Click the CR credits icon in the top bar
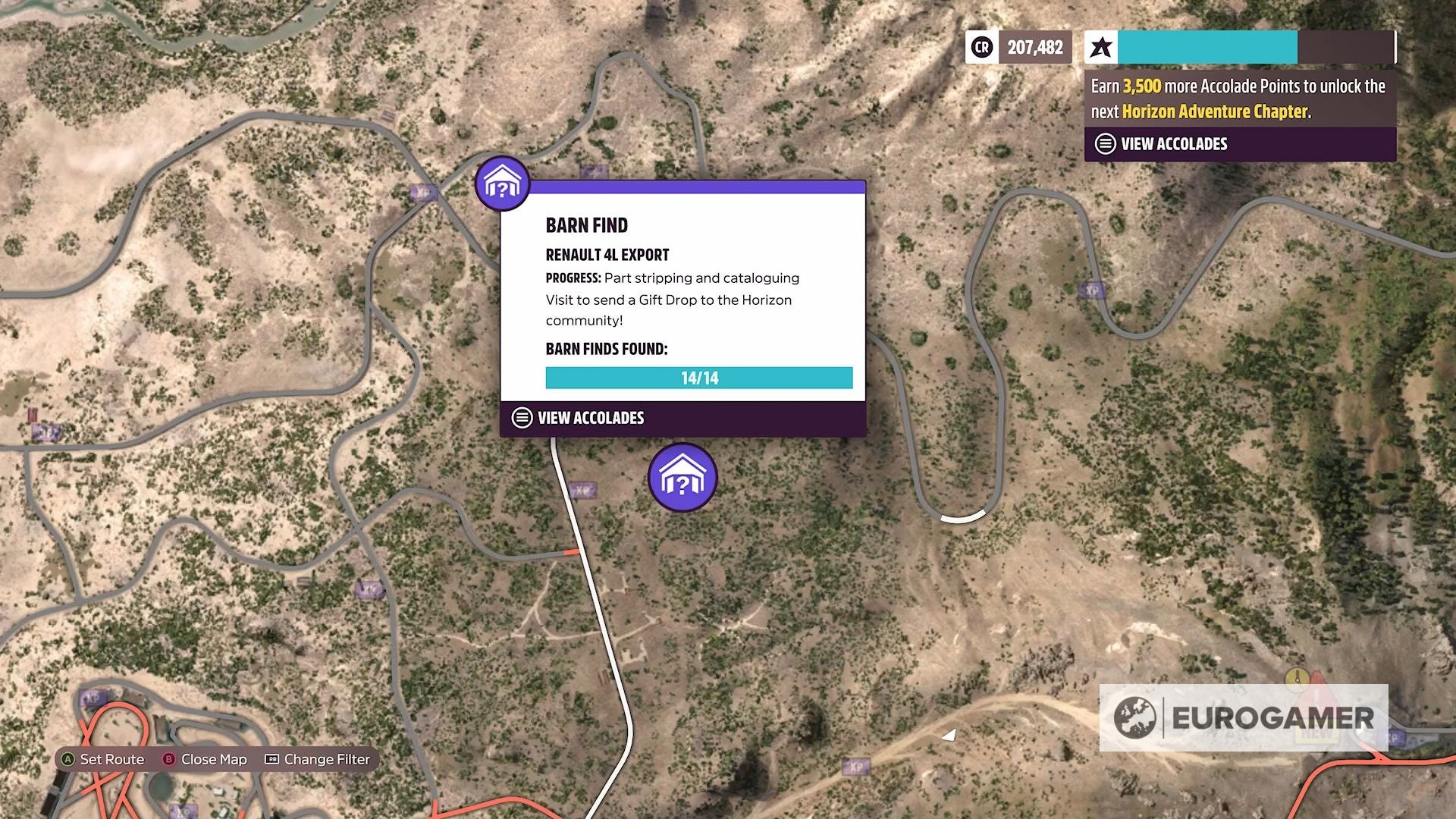The width and height of the screenshot is (1456, 819). click(981, 47)
